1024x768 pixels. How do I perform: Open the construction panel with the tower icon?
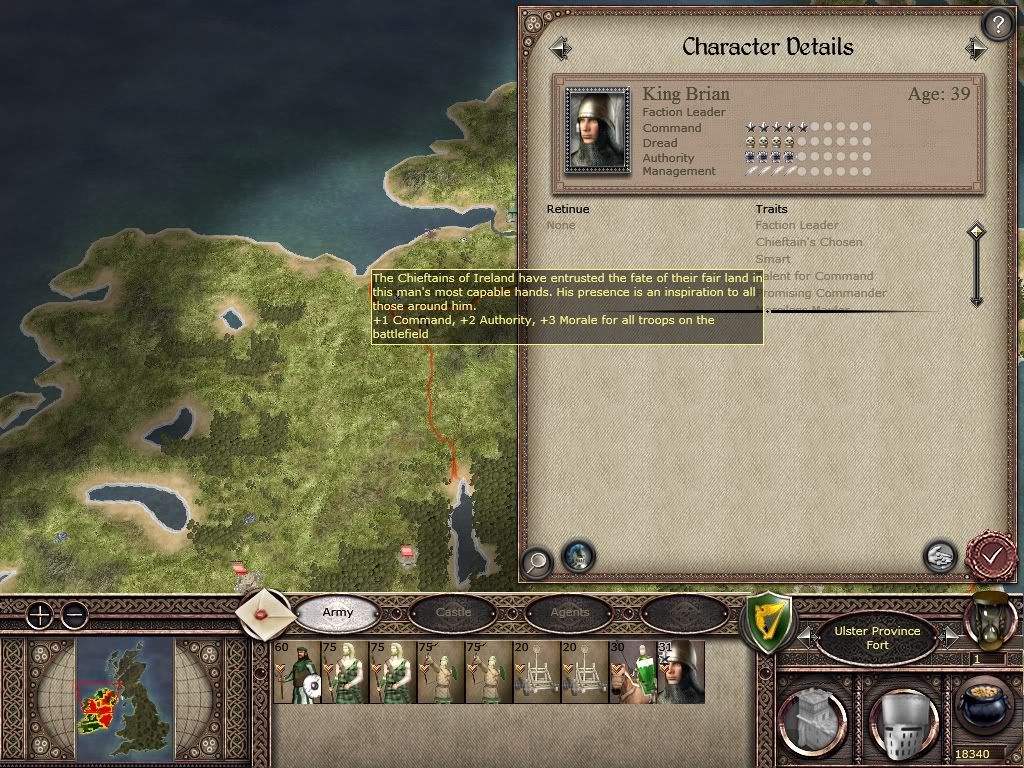(x=811, y=716)
